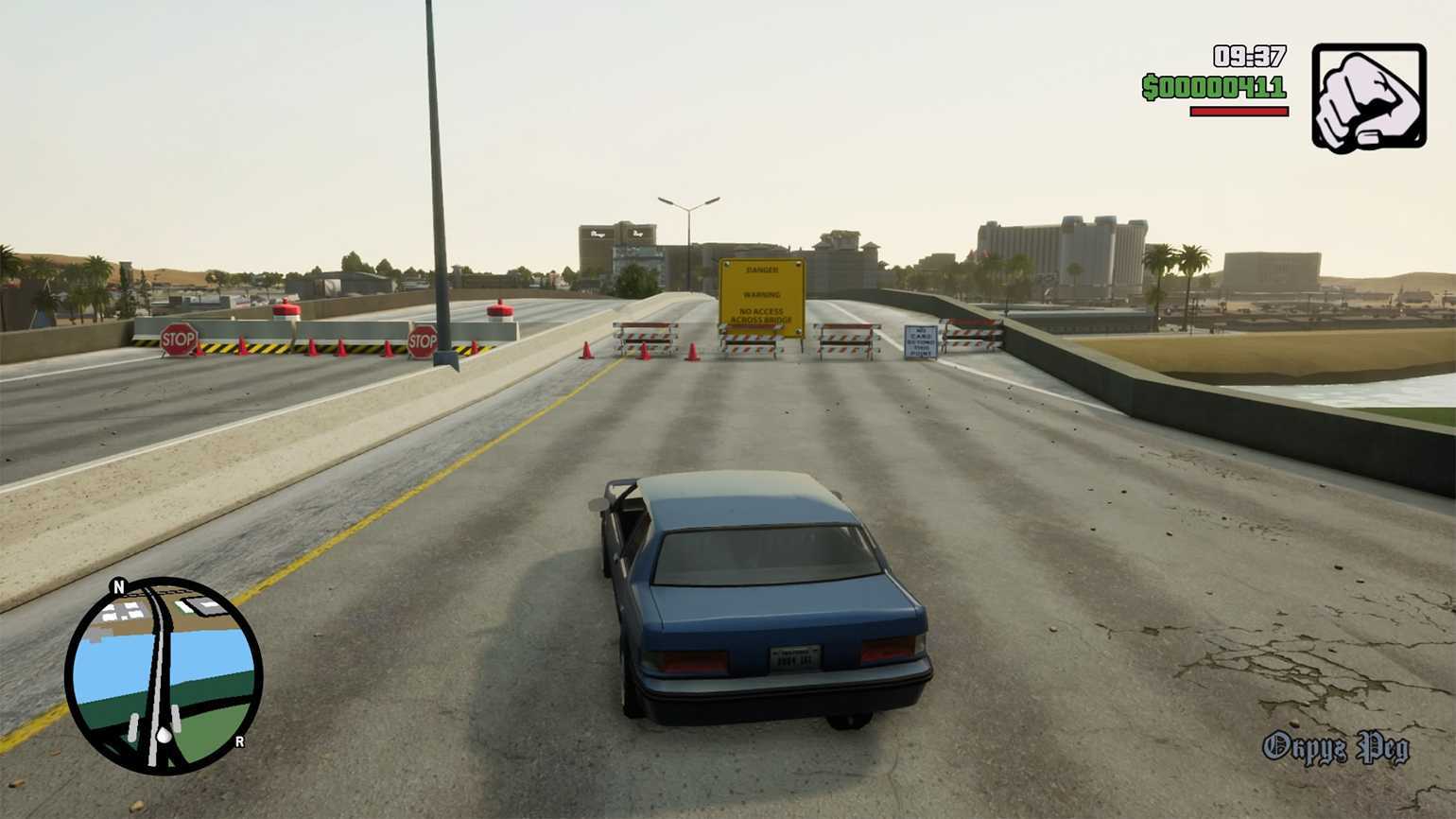Open the circular radar minimap
This screenshot has width=1456, height=819.
164,674
